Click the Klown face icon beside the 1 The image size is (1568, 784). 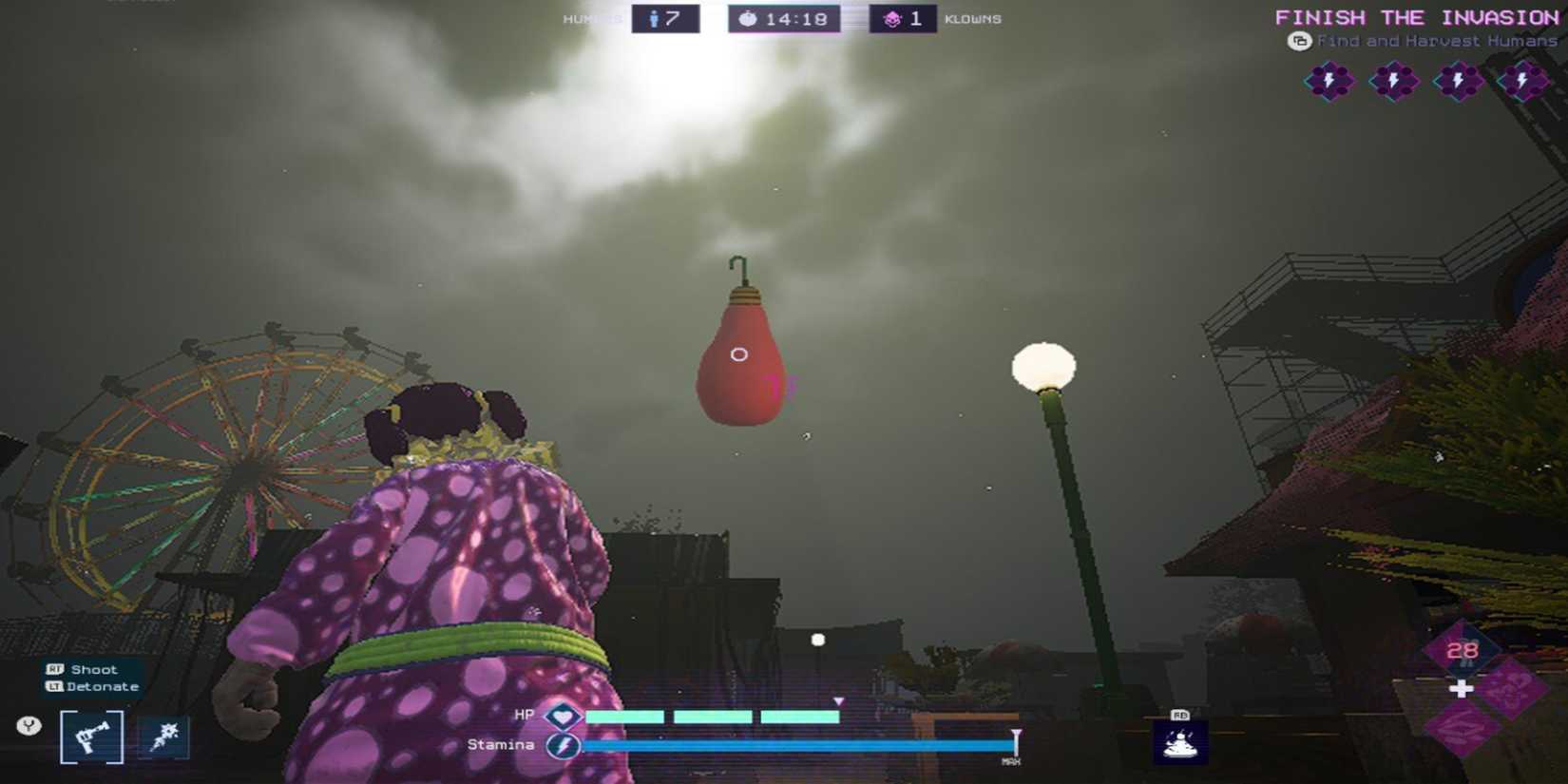pos(891,17)
